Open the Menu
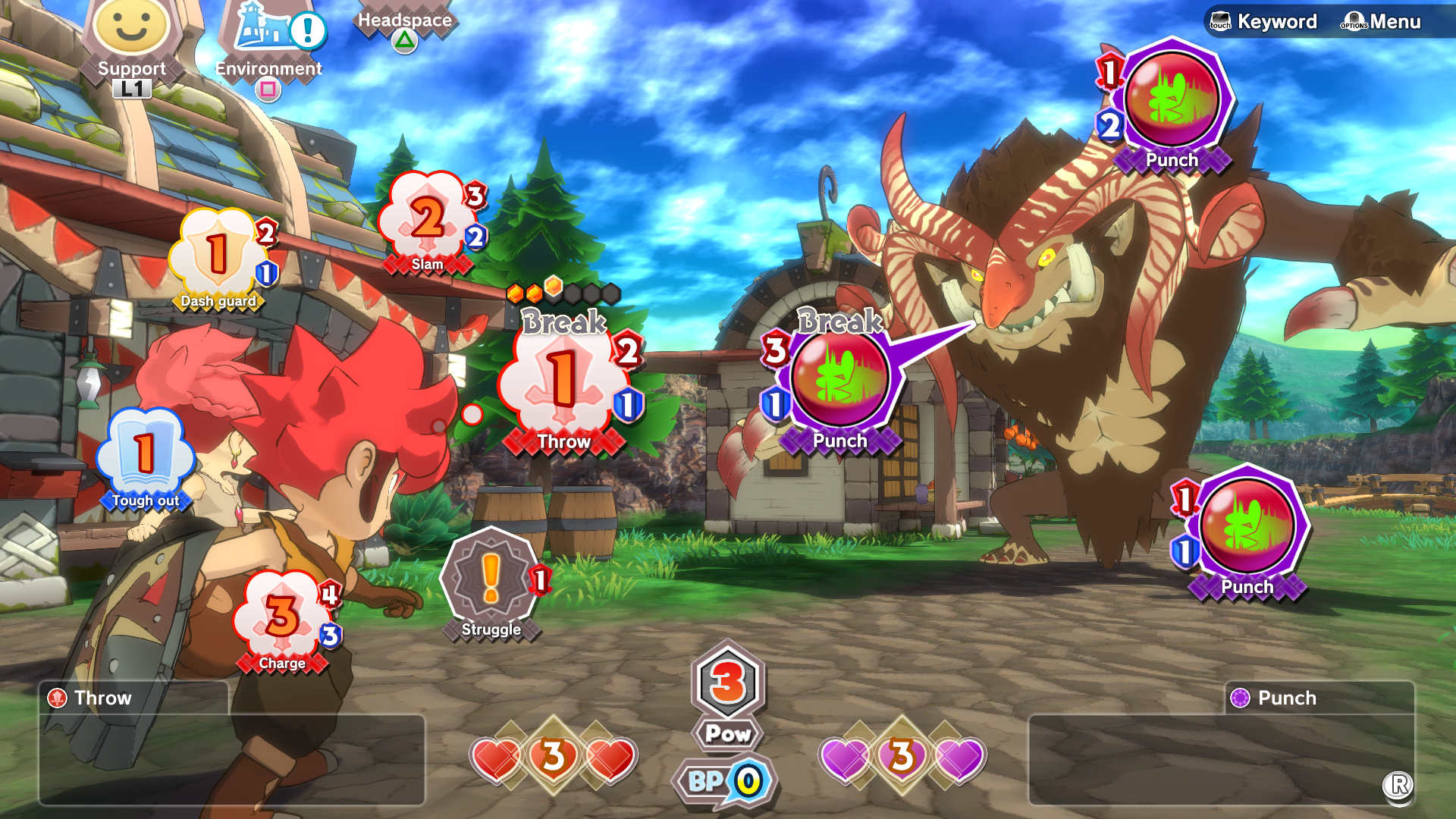 (1382, 21)
